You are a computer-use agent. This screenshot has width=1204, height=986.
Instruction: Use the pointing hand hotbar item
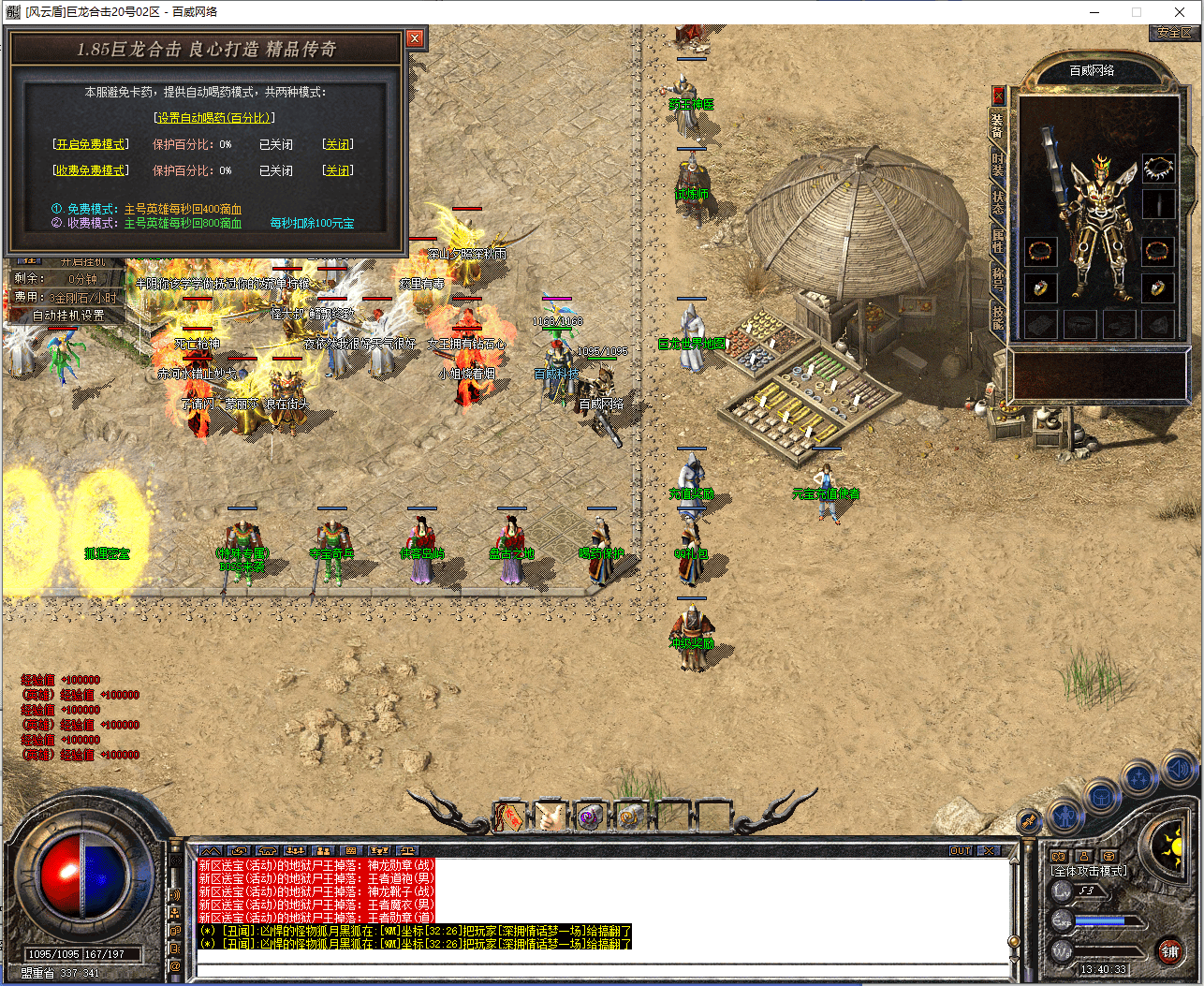(x=548, y=817)
